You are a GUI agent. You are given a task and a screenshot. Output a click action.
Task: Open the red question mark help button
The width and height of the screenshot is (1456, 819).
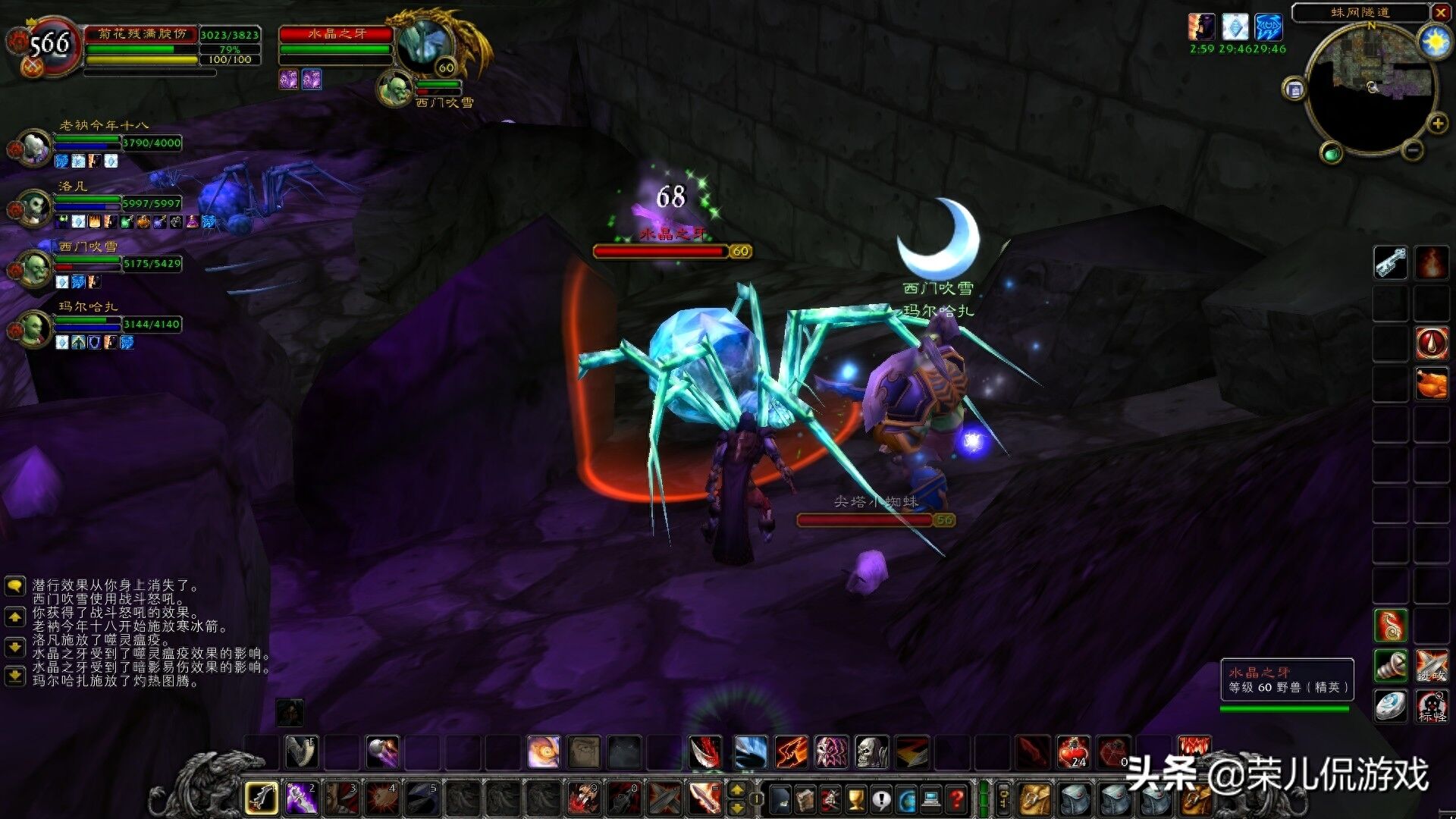(958, 799)
